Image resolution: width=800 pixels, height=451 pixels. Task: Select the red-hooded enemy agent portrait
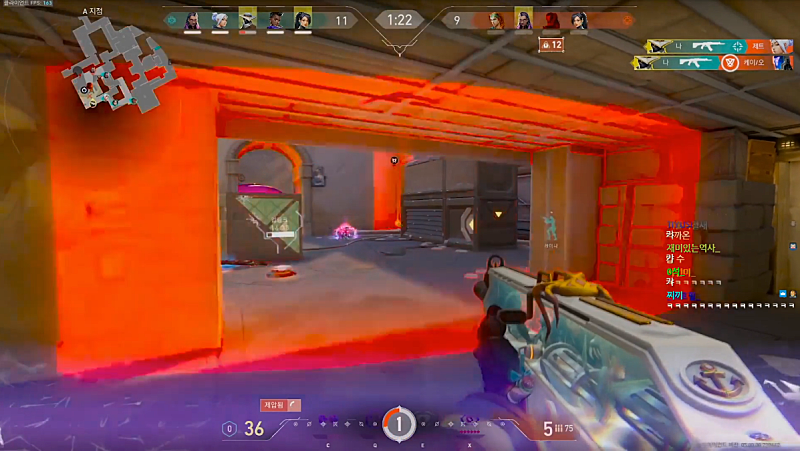tap(551, 20)
